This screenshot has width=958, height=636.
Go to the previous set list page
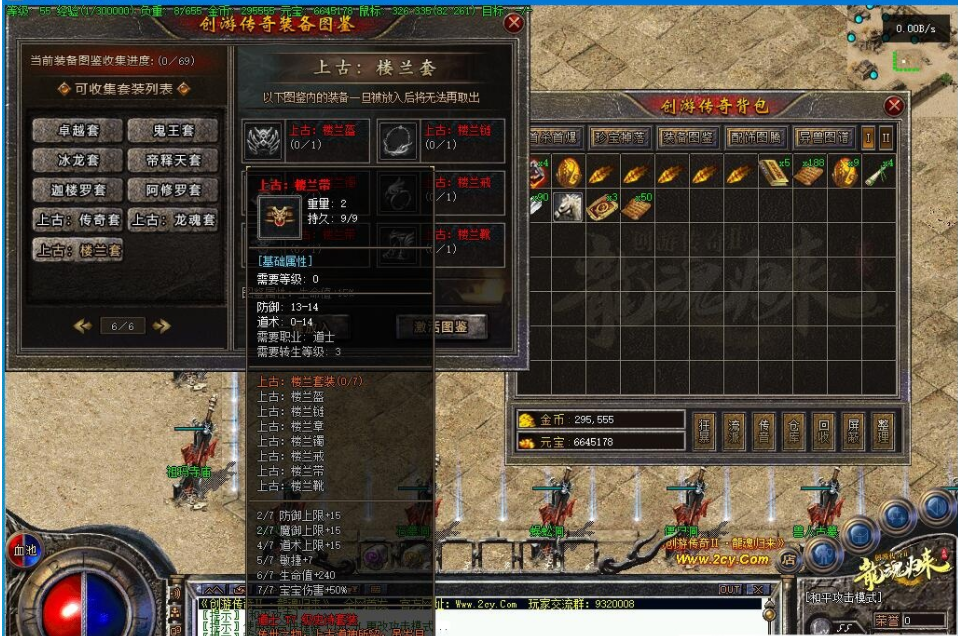[84, 326]
